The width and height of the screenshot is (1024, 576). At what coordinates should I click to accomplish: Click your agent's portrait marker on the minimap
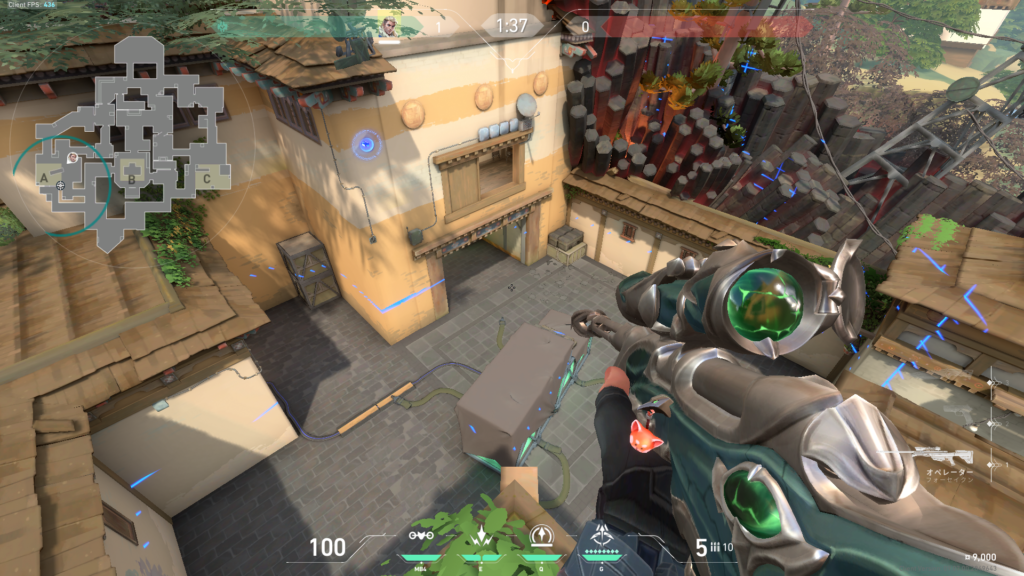71,157
